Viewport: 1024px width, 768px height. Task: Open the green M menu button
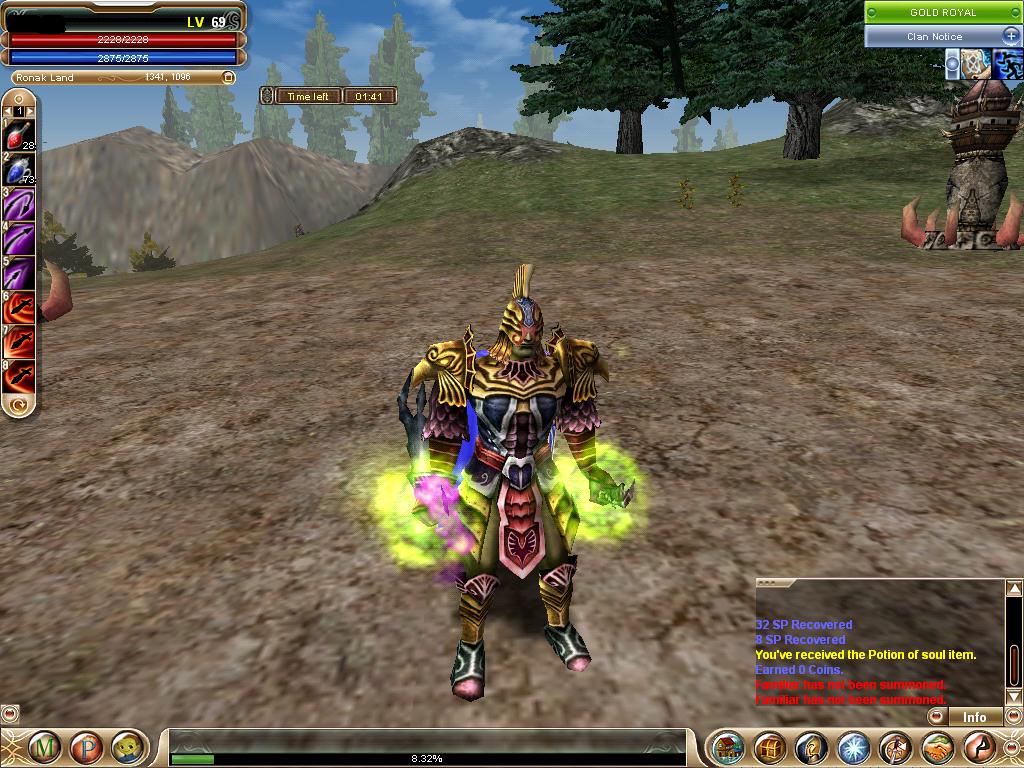point(43,746)
